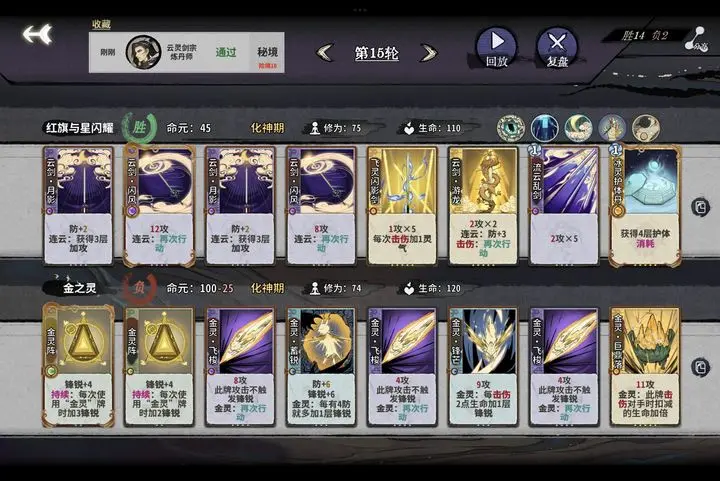Select the 金灵·锋芒 card
This screenshot has width=720, height=481.
(x=483, y=365)
